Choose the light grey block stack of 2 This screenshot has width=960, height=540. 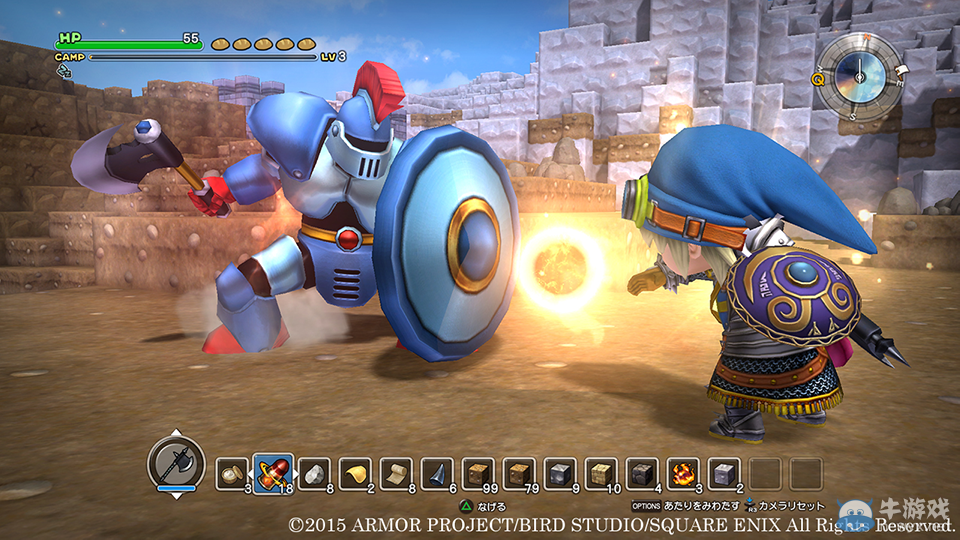point(724,473)
